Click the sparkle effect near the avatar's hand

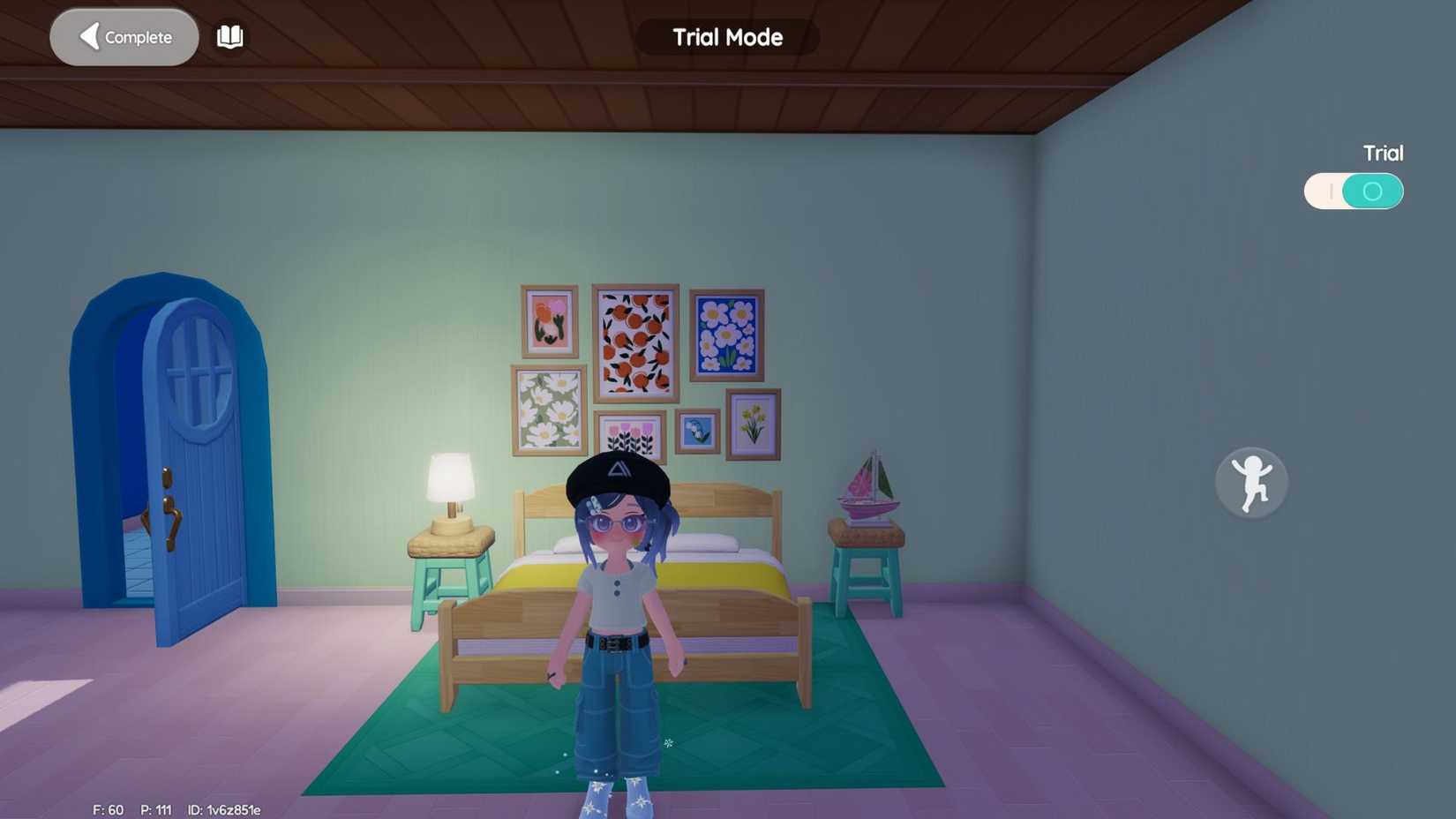point(669,743)
